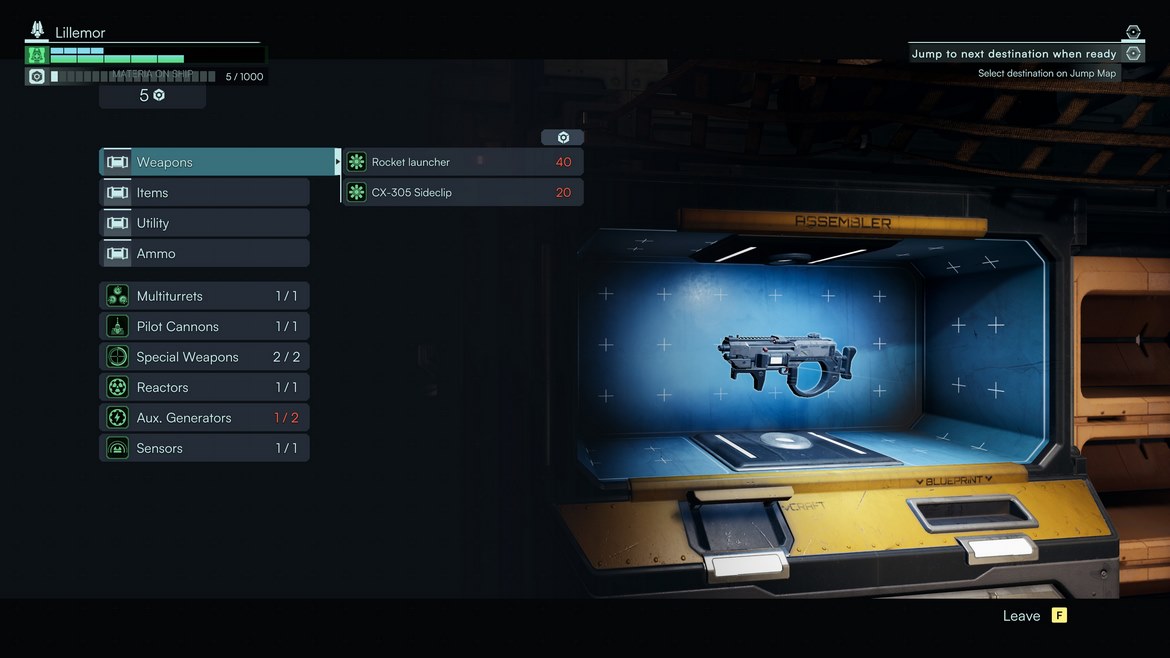The image size is (1170, 658).
Task: Open the Items category
Action: tap(205, 193)
